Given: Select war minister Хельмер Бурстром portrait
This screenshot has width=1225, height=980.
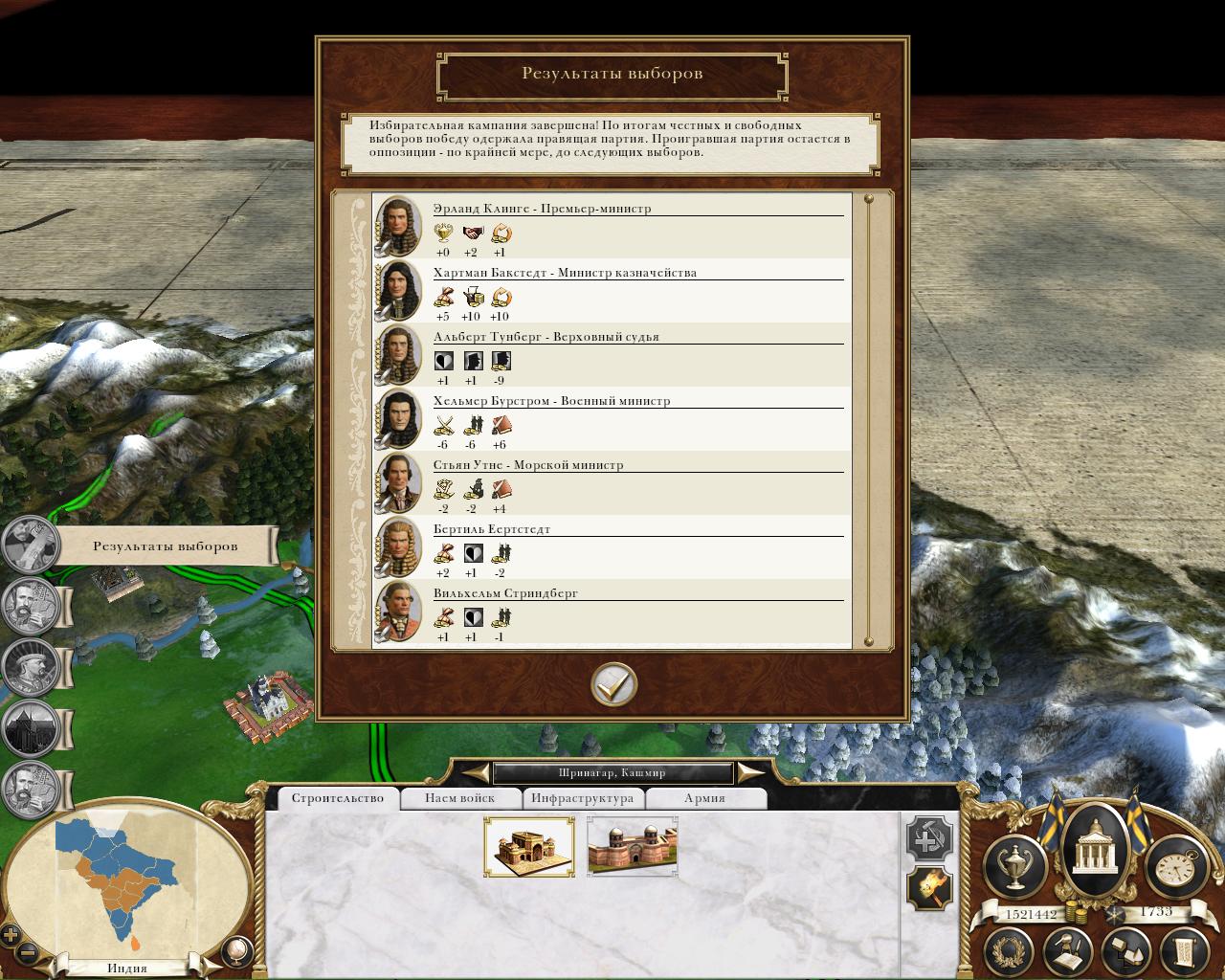Looking at the screenshot, I should click(397, 419).
